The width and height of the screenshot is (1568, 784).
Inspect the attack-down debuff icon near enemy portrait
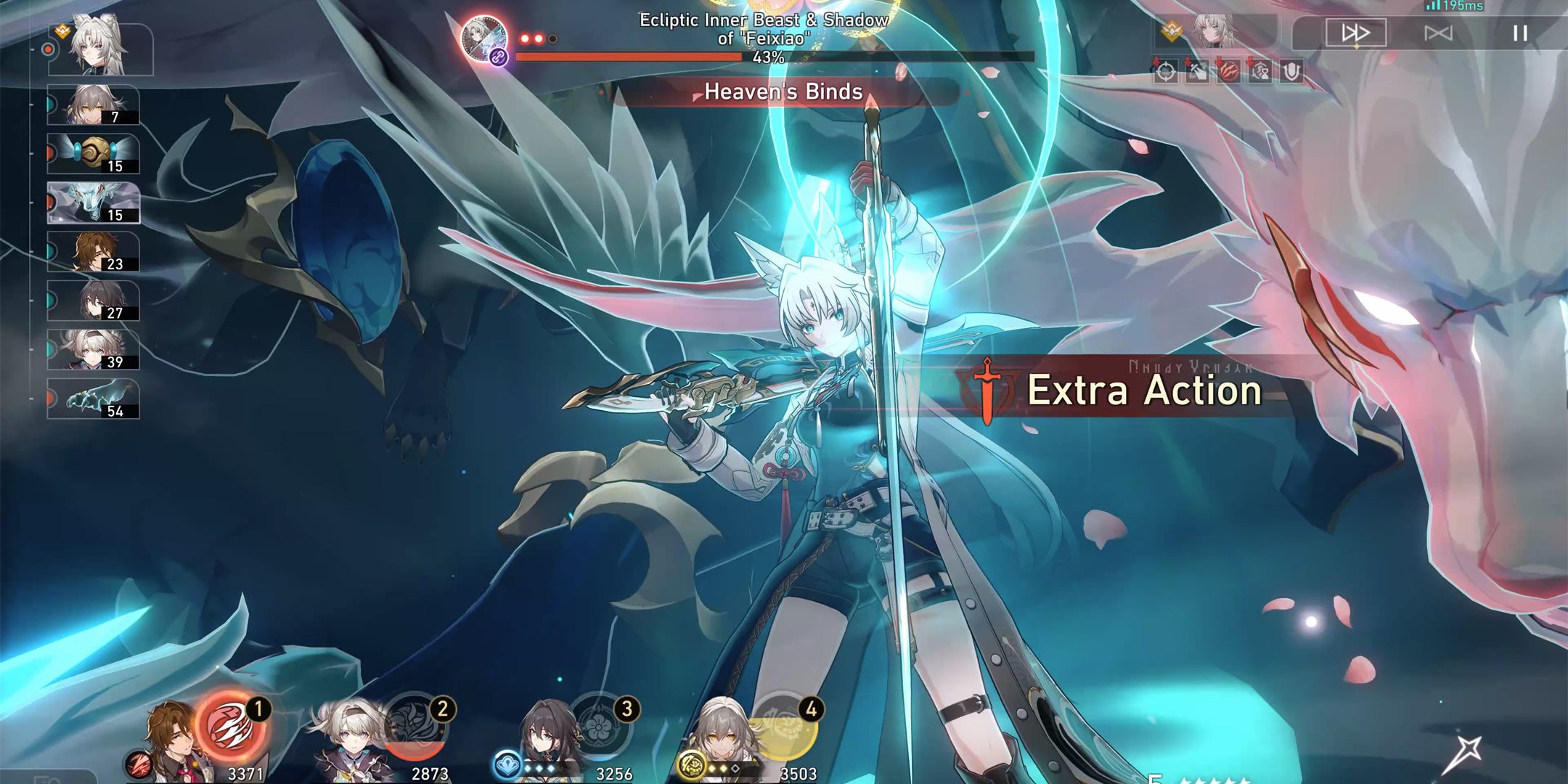click(1197, 71)
